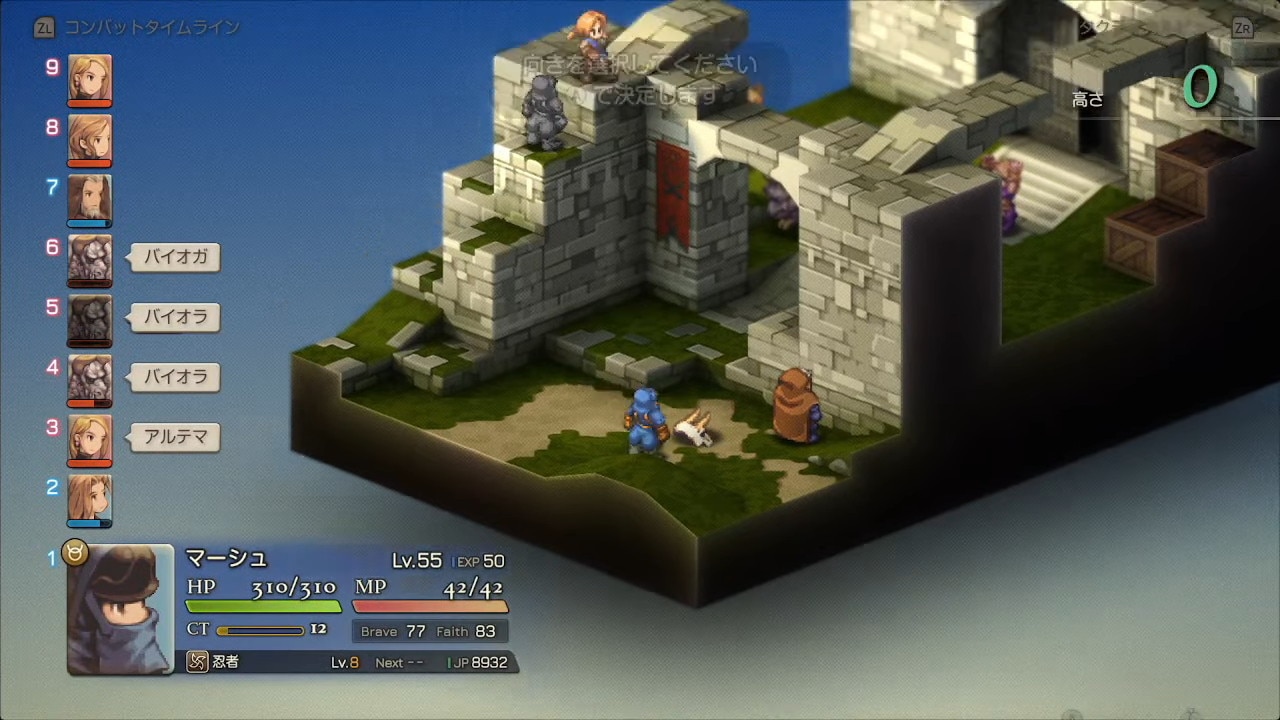1280x720 pixels.
Task: Select the turn 4 monster portrait
Action: pyautogui.click(x=90, y=380)
